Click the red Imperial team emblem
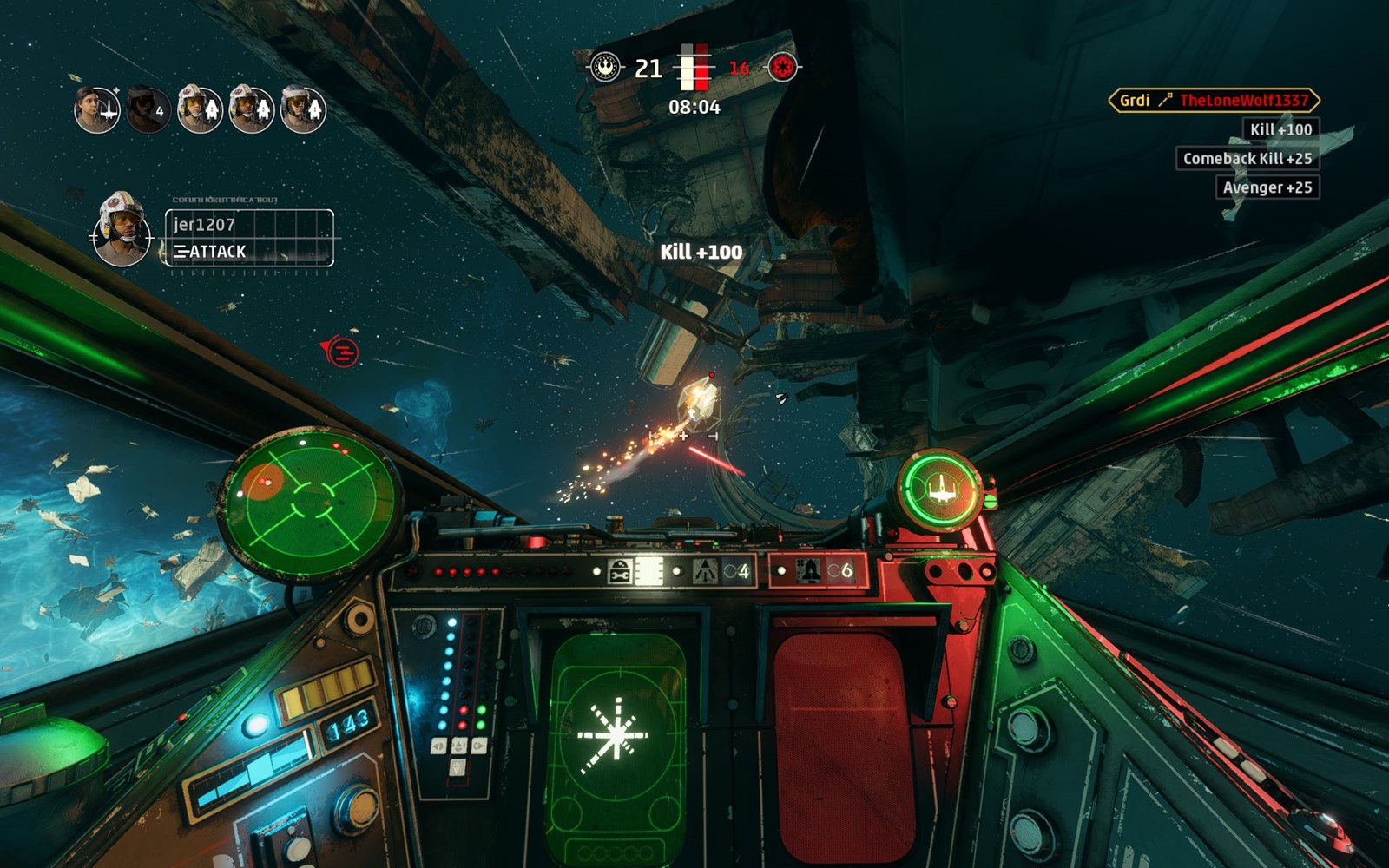The height and width of the screenshot is (868, 1389). (782, 67)
